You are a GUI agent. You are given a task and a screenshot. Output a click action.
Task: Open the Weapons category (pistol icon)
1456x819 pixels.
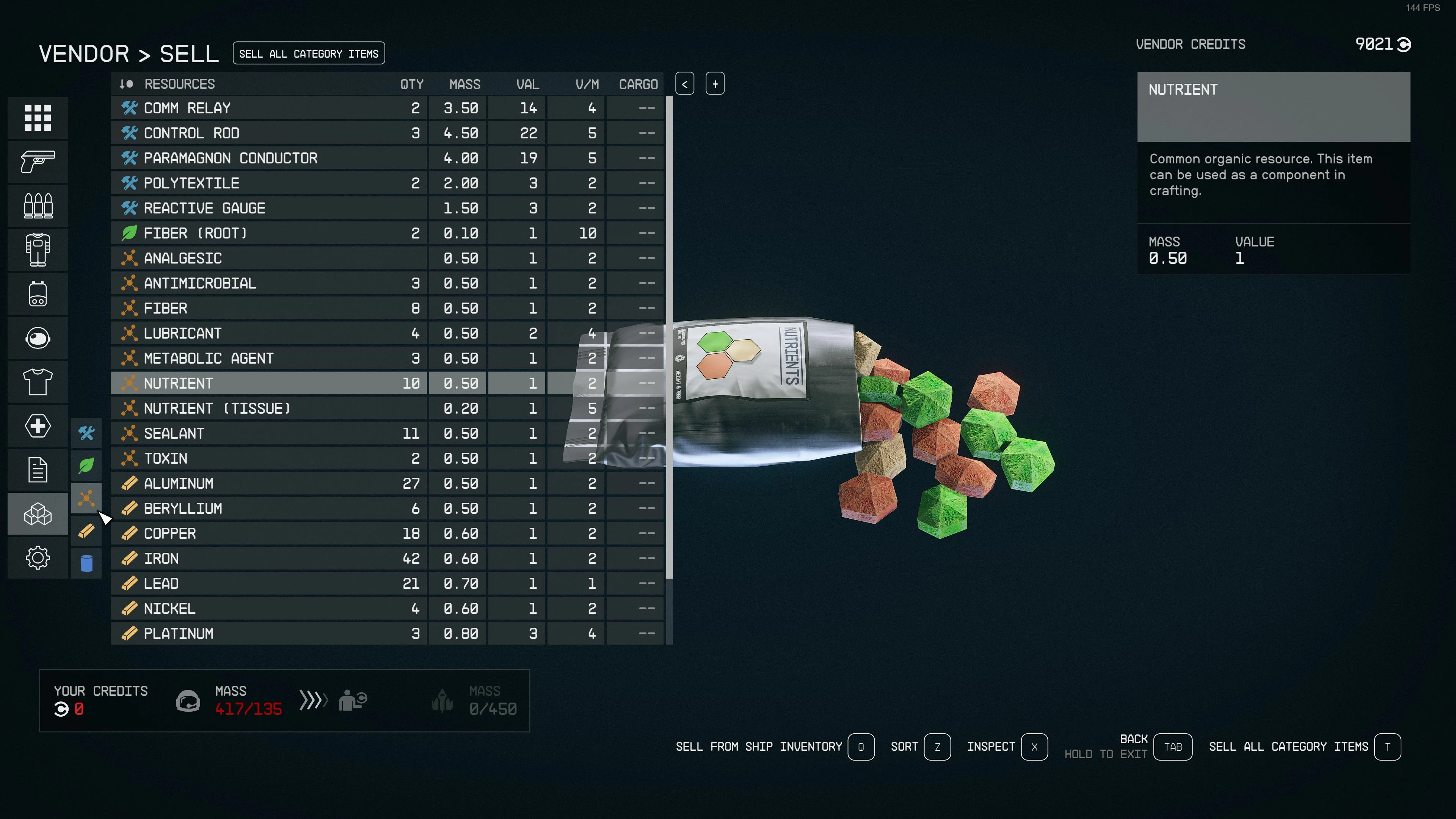tap(38, 162)
